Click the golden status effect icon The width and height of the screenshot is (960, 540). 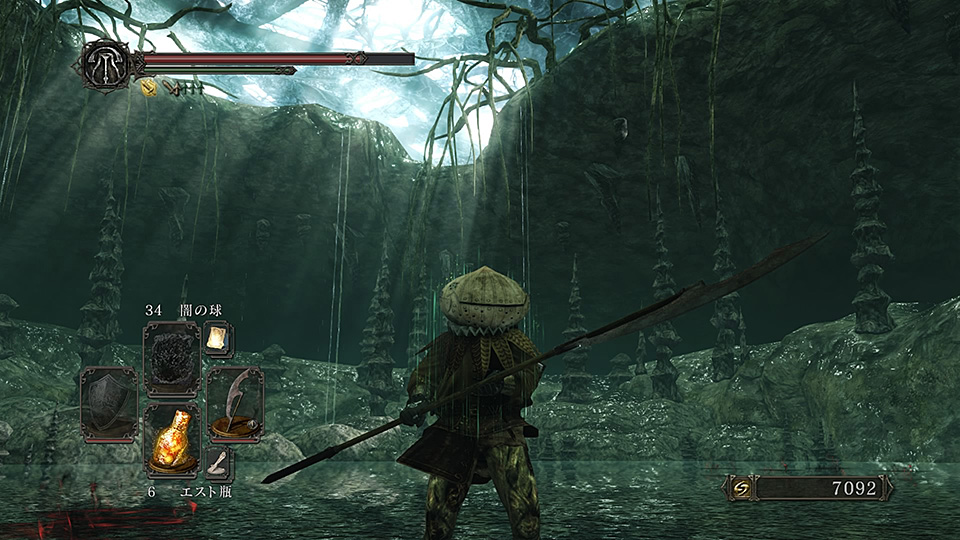148,88
